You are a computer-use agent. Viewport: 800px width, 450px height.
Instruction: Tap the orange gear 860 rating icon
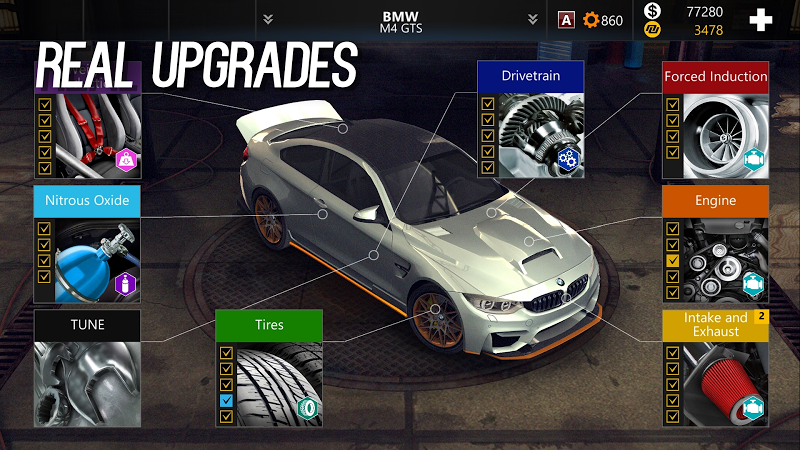click(591, 20)
